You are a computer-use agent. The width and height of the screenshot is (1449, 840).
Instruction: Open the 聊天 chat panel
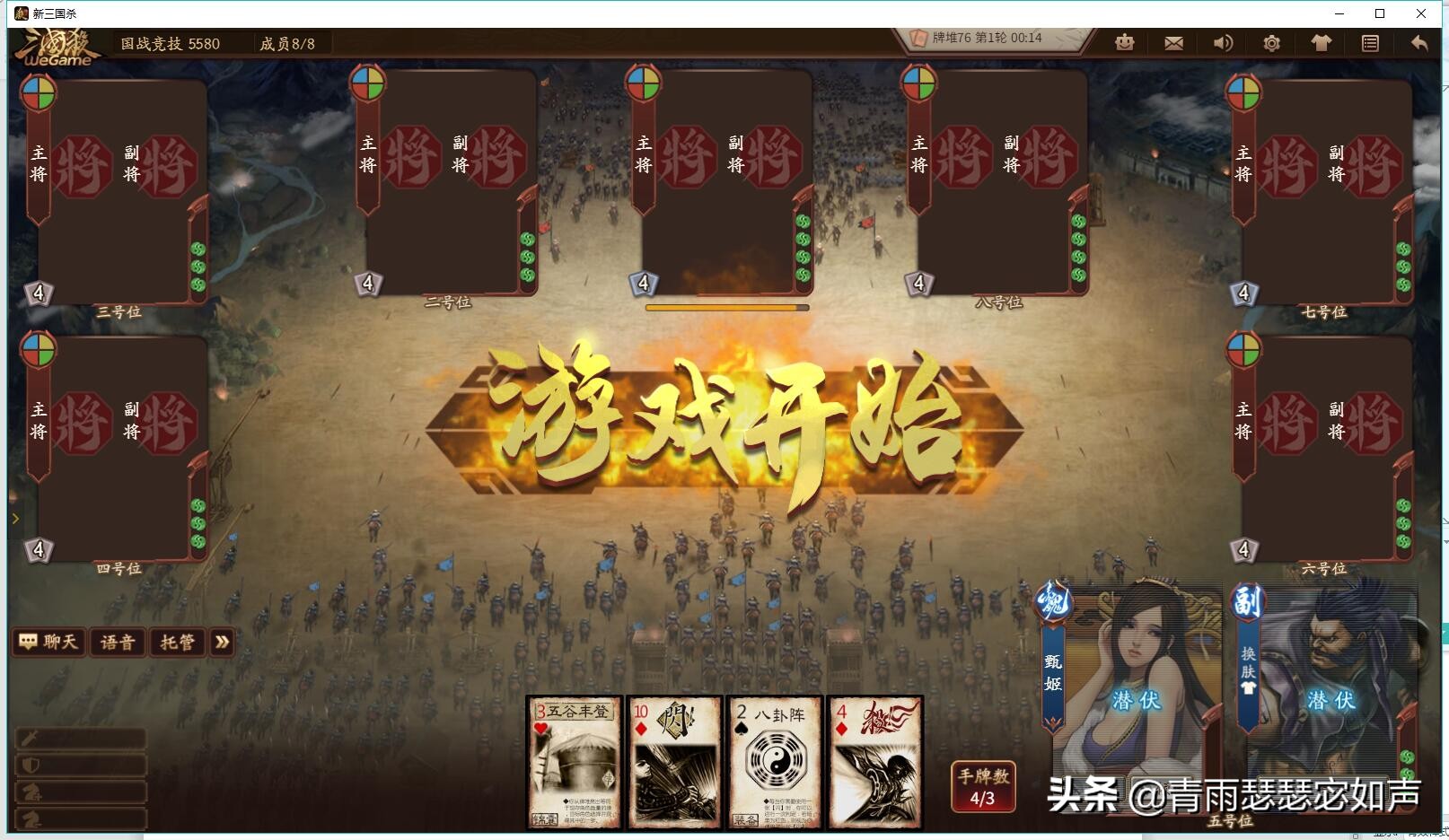point(49,642)
